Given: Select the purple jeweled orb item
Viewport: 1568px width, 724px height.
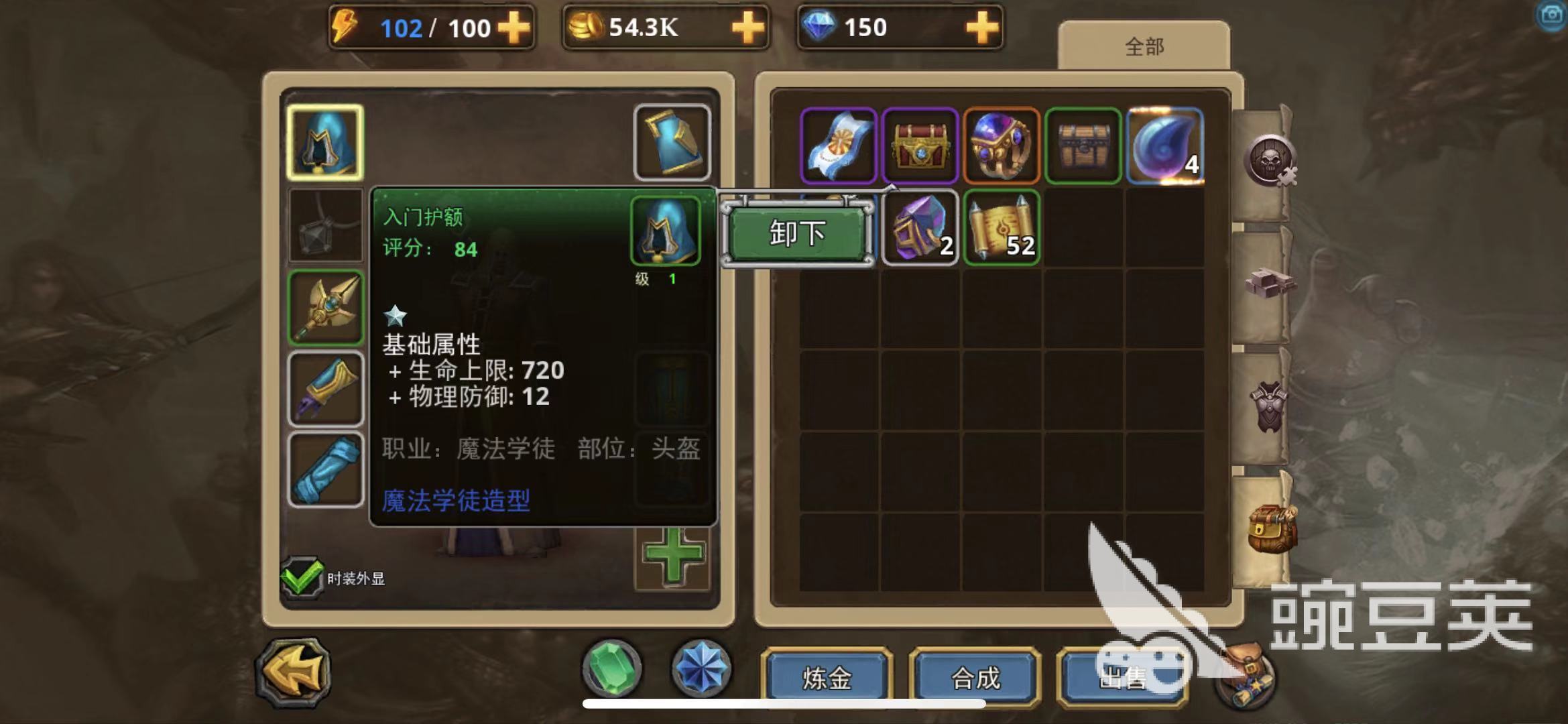Looking at the screenshot, I should [1001, 145].
